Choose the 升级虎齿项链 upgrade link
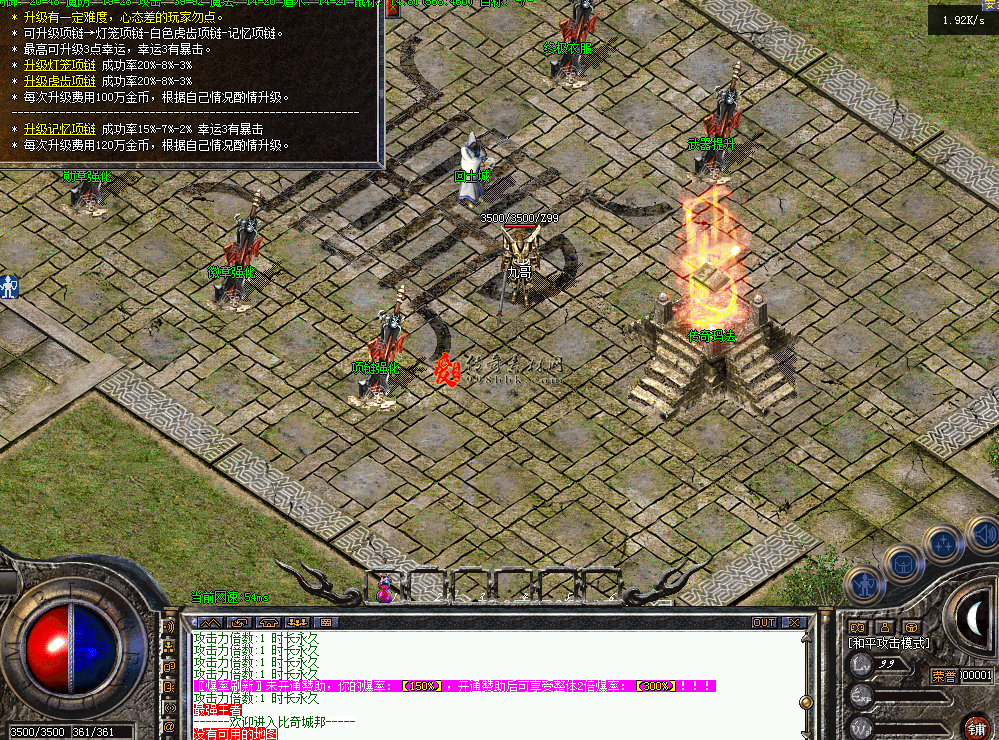This screenshot has width=999, height=740. 60,81
